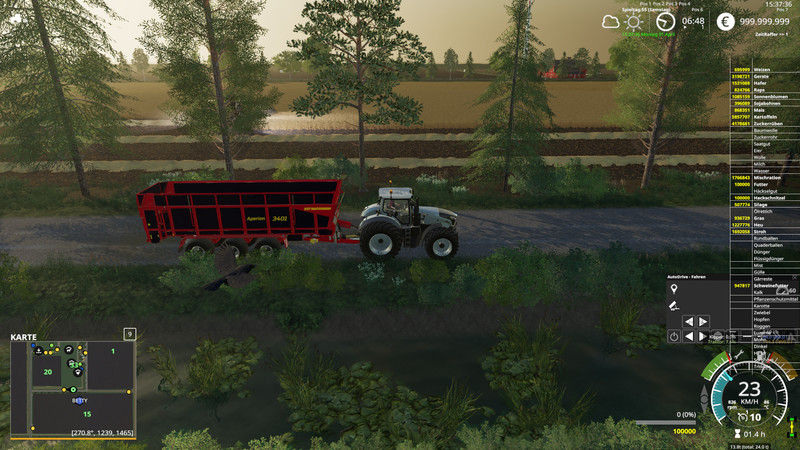This screenshot has height=450, width=800.
Task: Click the solid left arrow in AutoDrive
Action: point(687,337)
